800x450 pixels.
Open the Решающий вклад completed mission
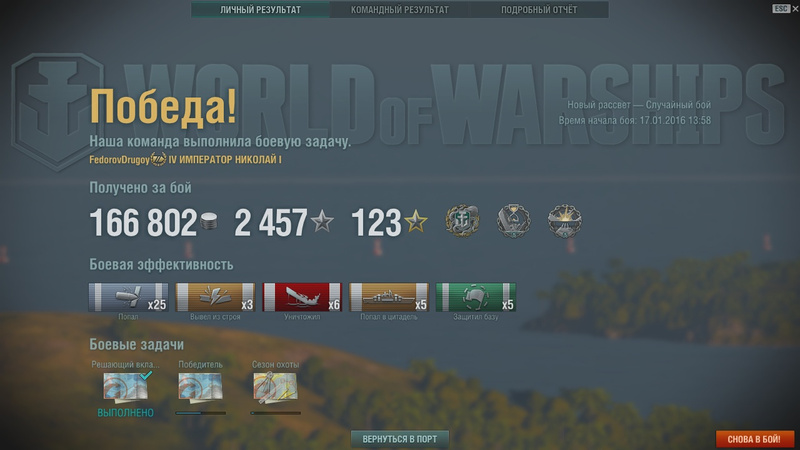tap(126, 385)
